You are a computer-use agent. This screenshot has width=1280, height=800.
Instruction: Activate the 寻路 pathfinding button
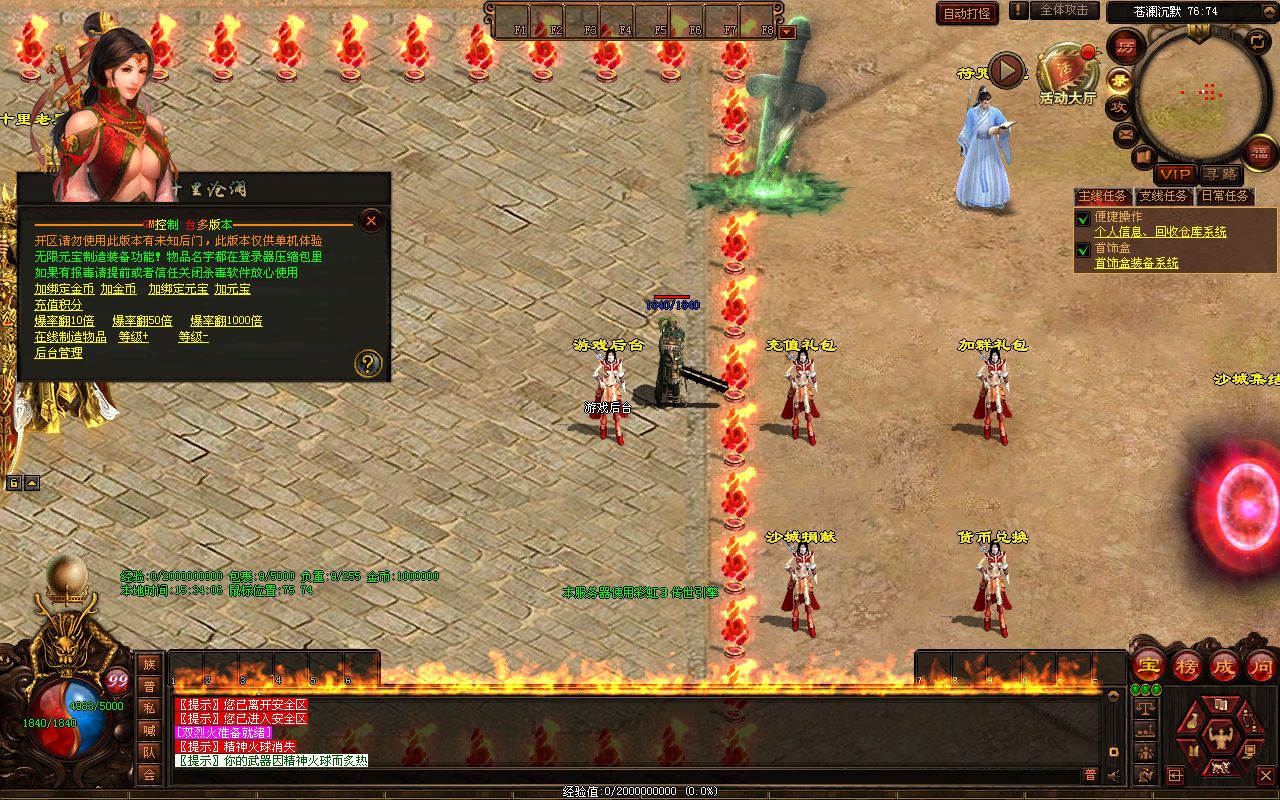coord(1219,174)
